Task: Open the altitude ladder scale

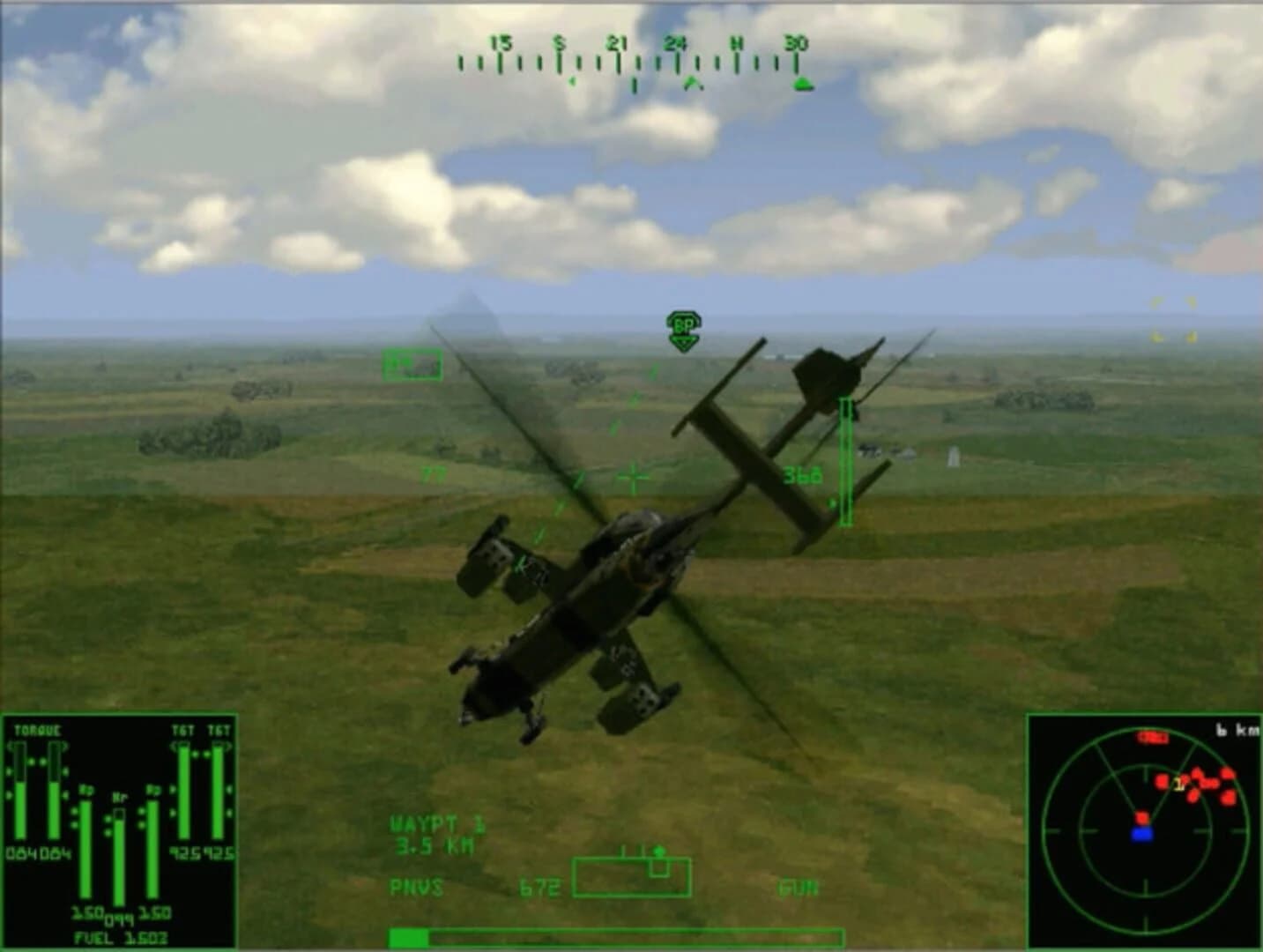Action: pyautogui.click(x=845, y=463)
